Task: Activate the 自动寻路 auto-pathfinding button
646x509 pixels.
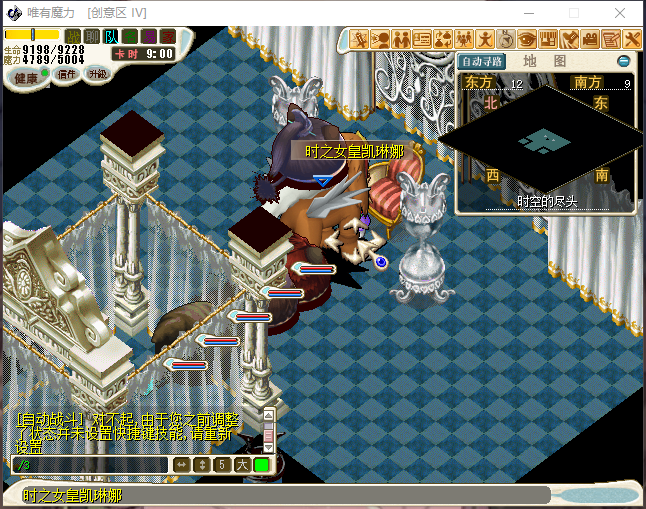Action: click(x=483, y=61)
